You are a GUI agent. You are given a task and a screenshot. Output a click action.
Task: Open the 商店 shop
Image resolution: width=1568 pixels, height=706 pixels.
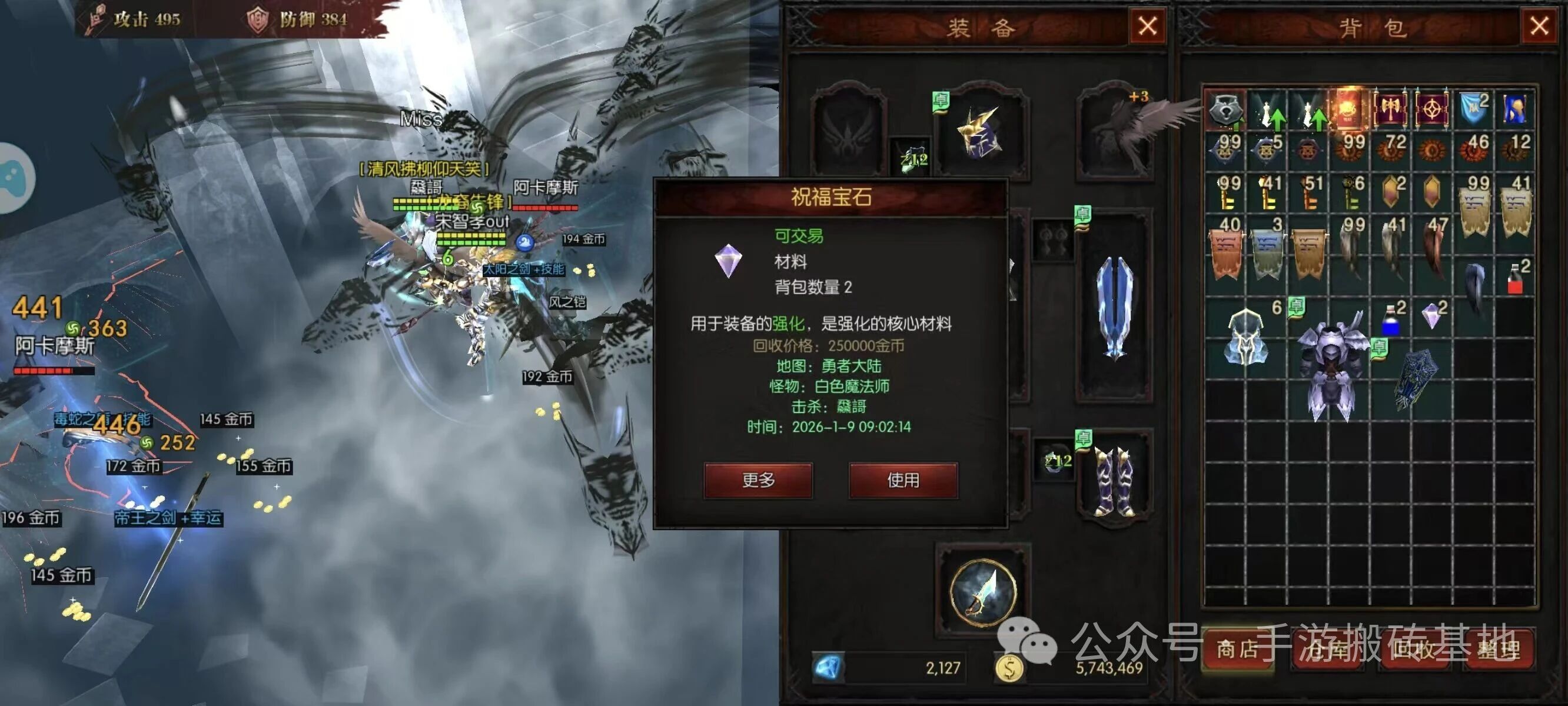(1237, 650)
